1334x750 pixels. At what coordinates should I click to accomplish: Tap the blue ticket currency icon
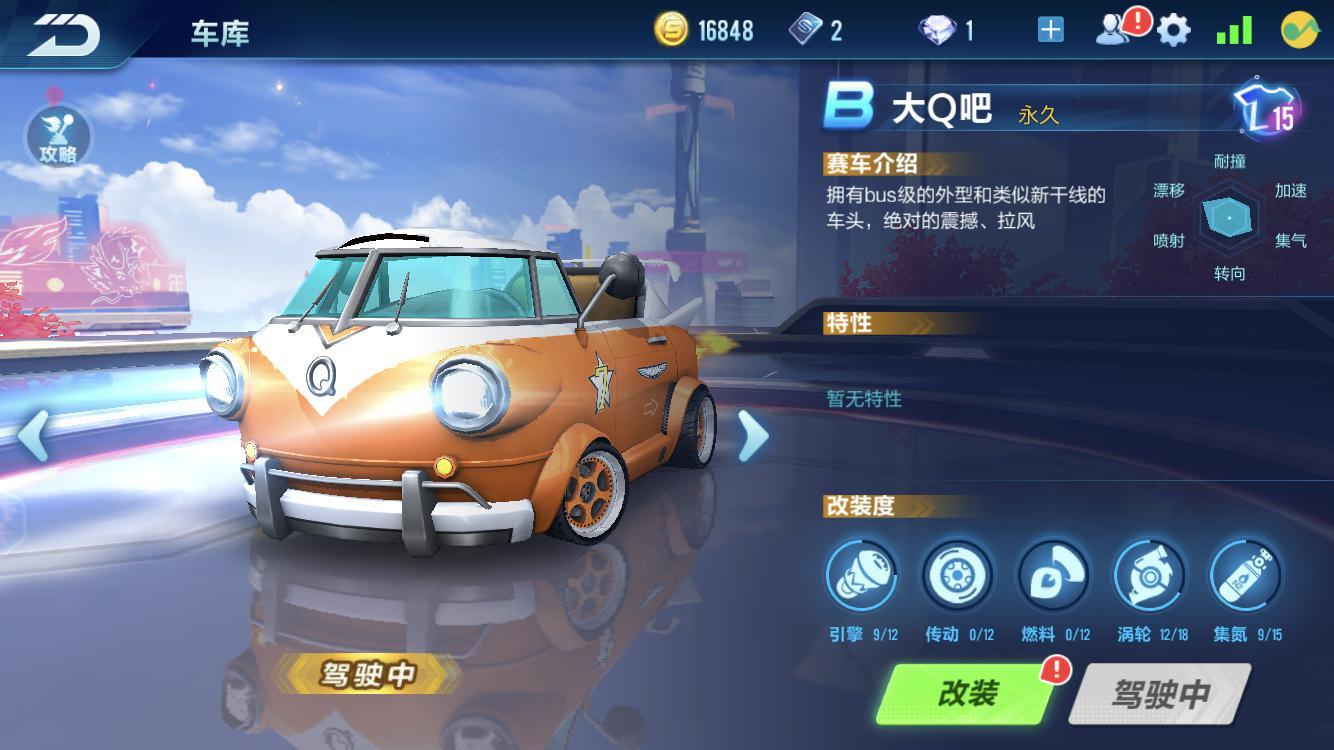click(804, 30)
